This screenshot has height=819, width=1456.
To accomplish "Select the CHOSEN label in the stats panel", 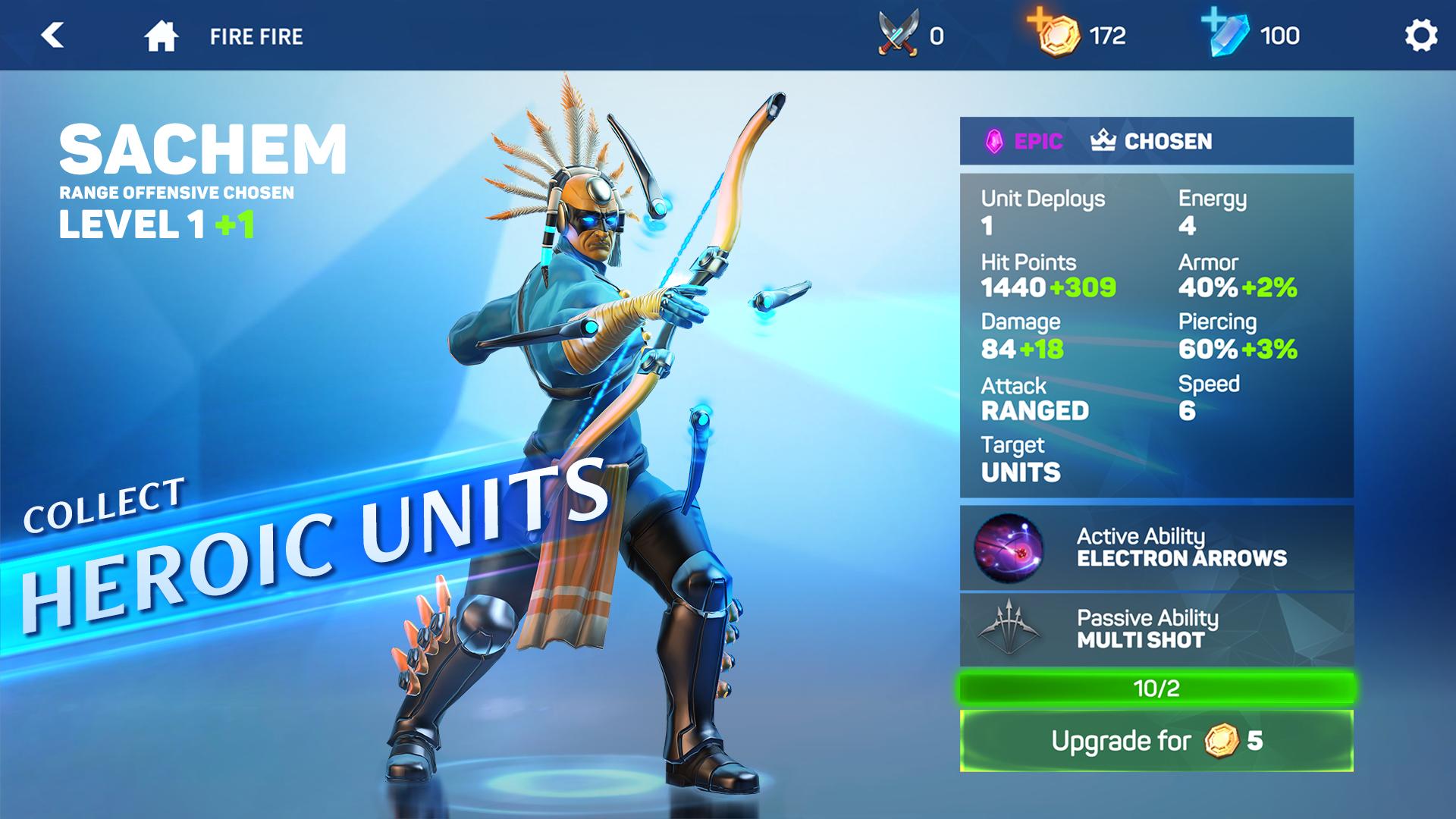I will [1168, 140].
